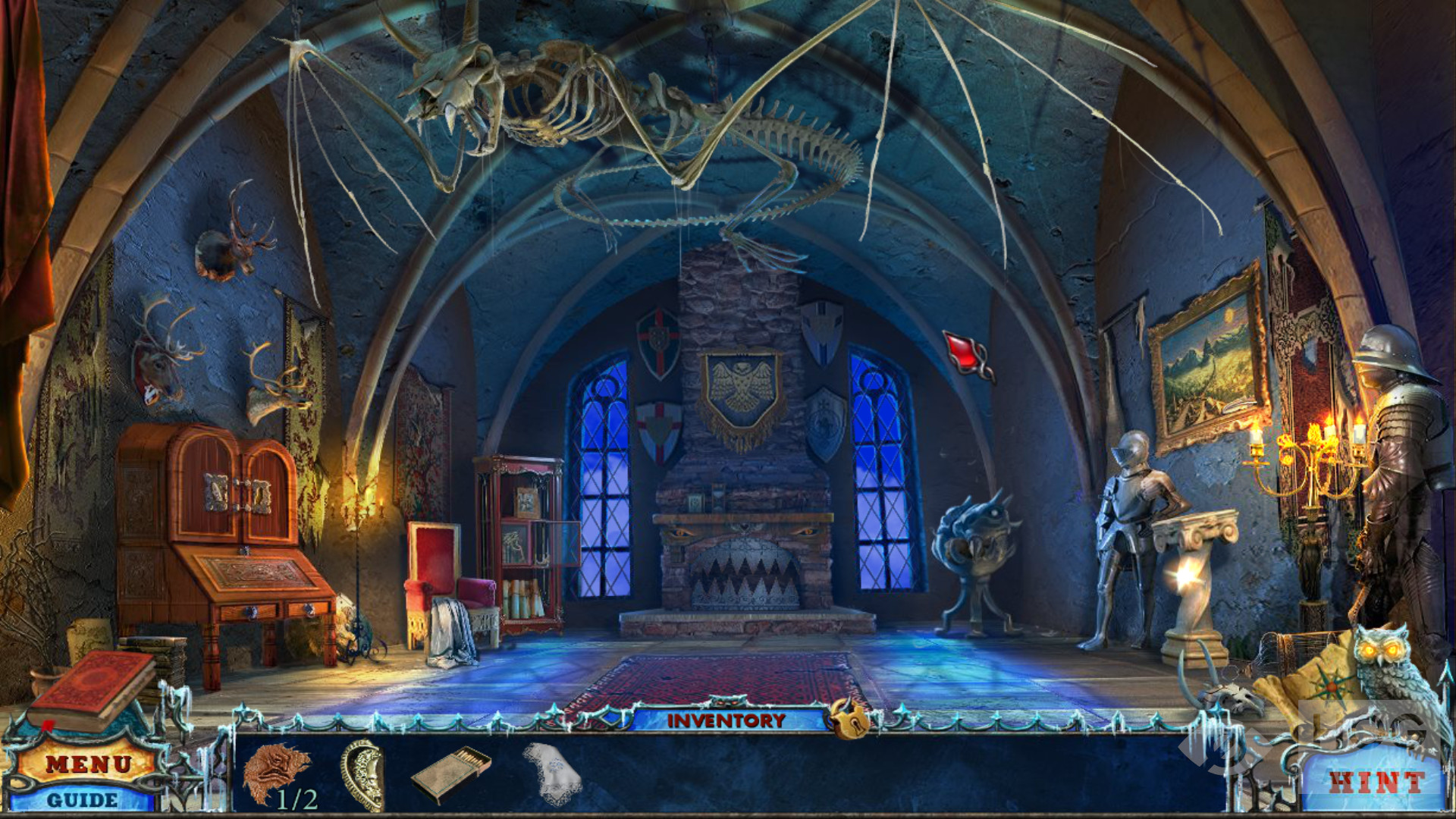The height and width of the screenshot is (819, 1456).
Task: Select the dragon head piece in inventory
Action: point(275,773)
